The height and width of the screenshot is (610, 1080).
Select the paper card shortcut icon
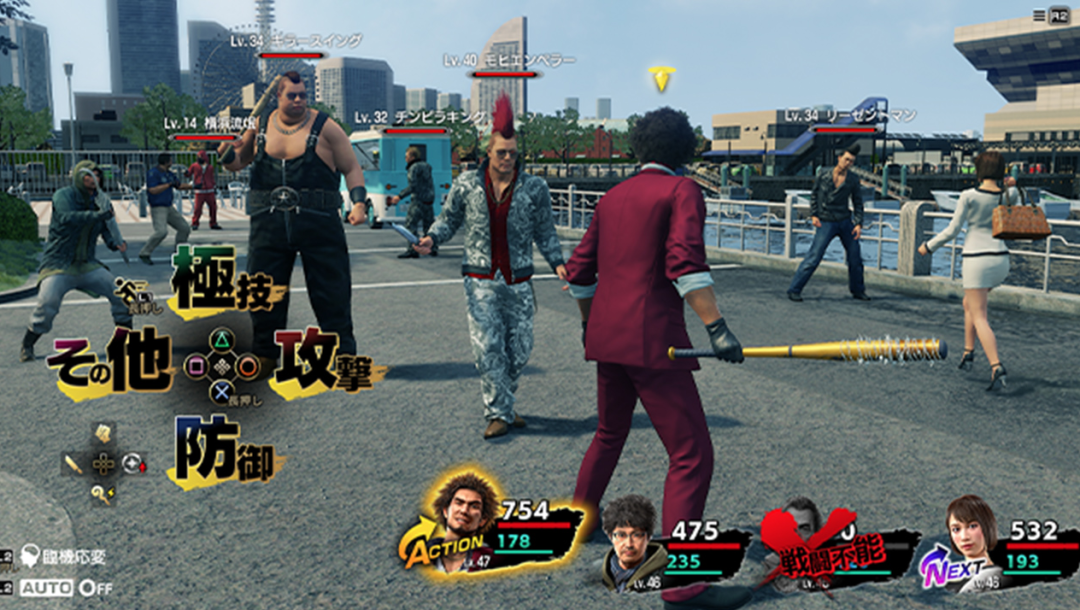(x=103, y=433)
